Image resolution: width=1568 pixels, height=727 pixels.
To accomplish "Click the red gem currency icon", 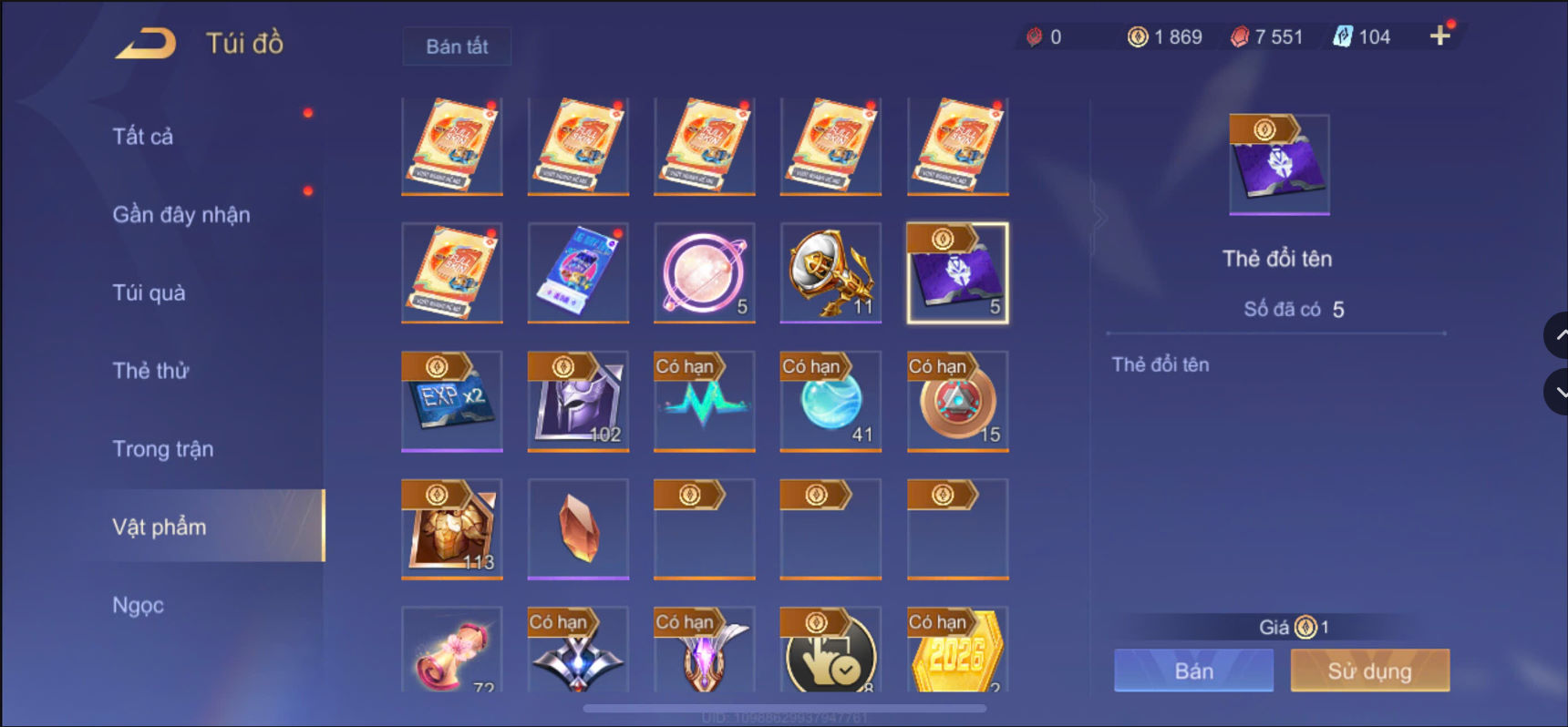I will 1238,36.
